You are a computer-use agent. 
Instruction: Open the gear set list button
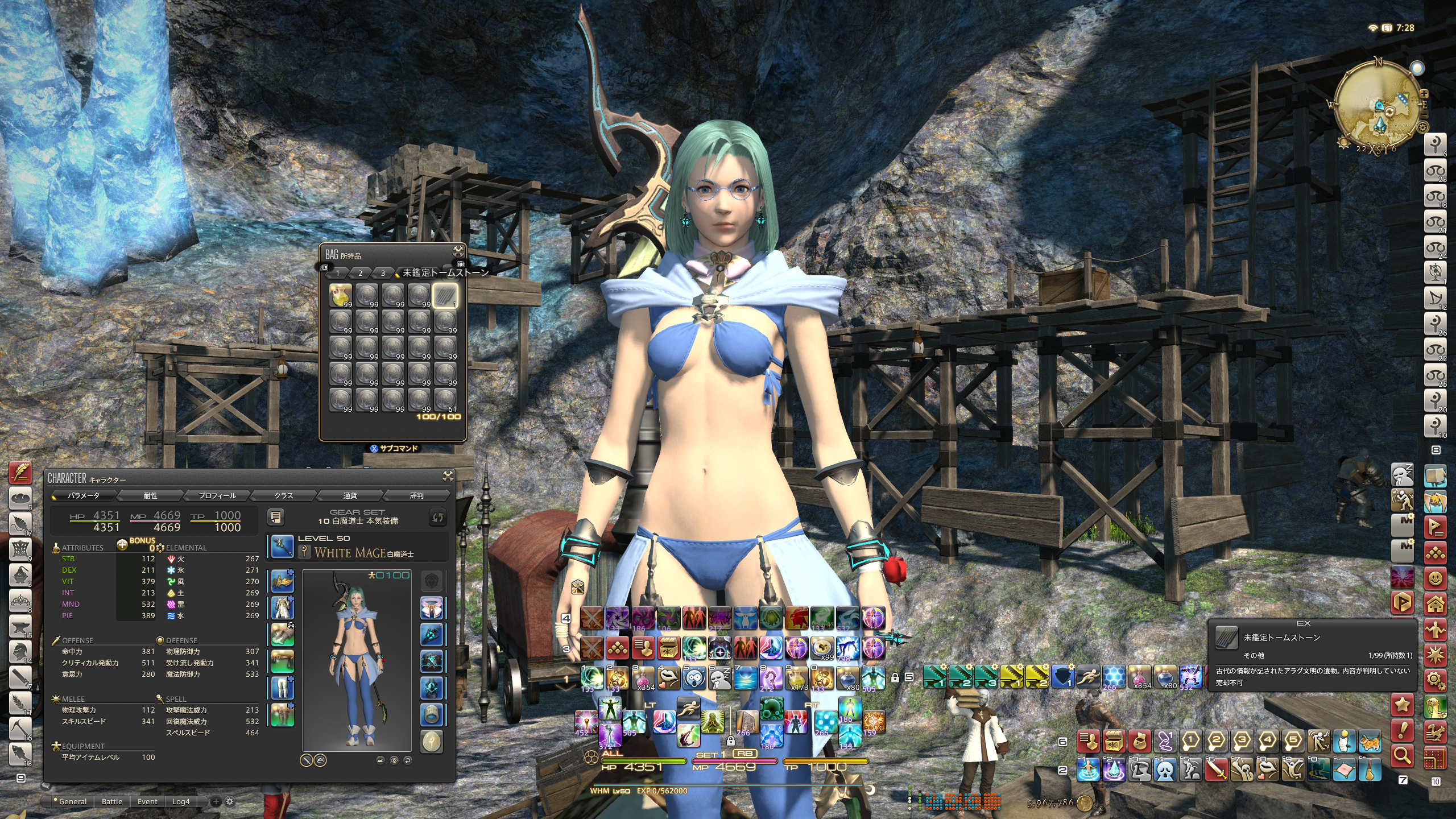pyautogui.click(x=276, y=517)
